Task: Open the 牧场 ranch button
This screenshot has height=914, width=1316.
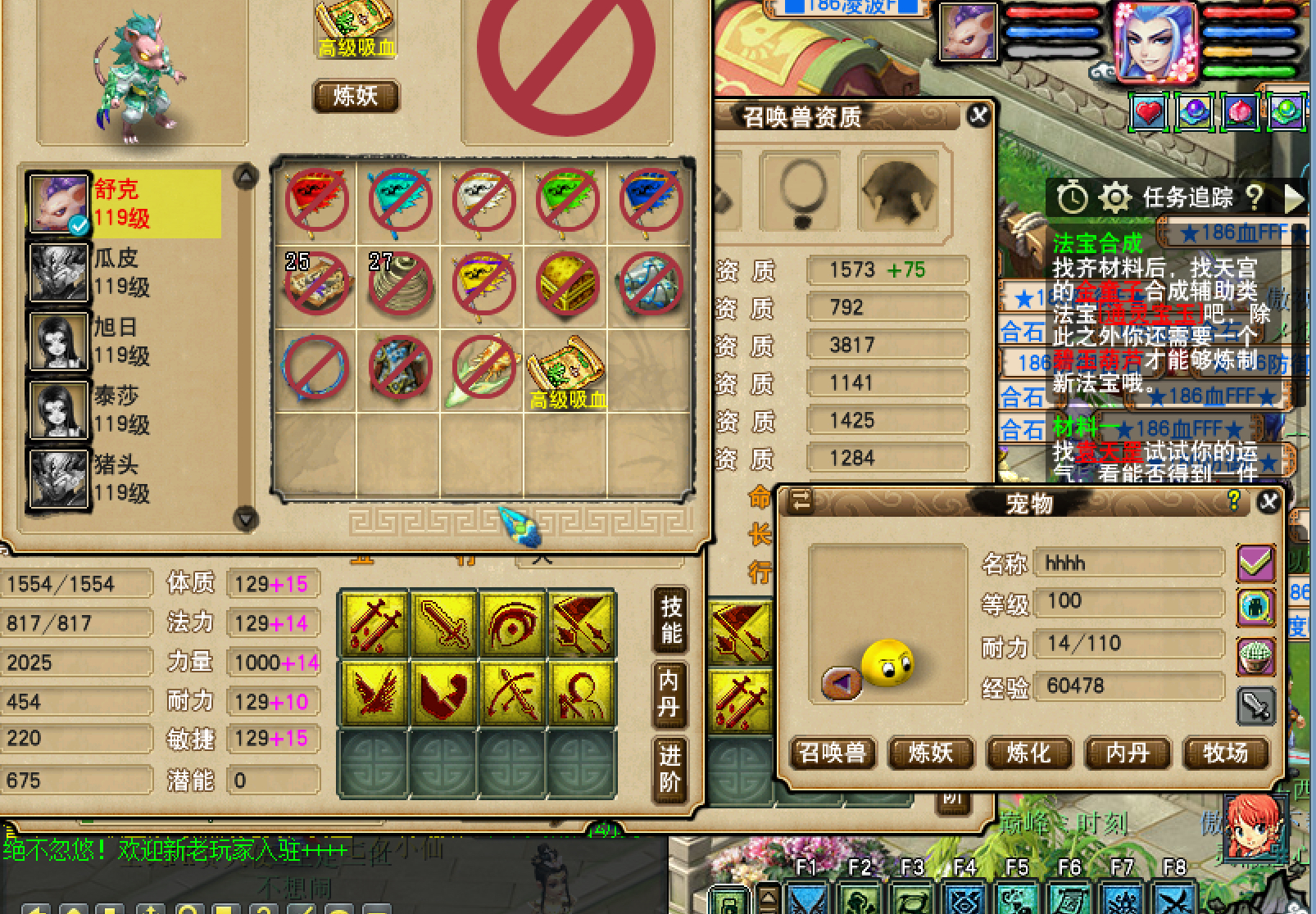Action: 1225,753
